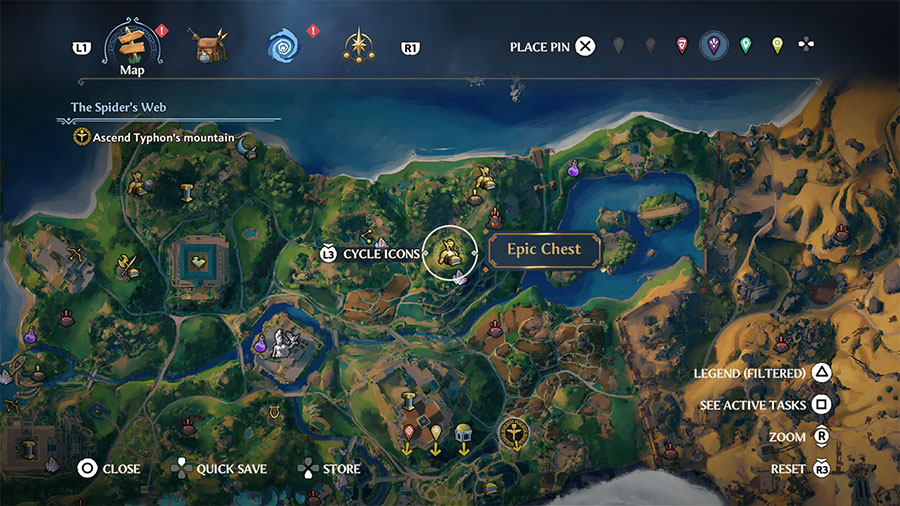900x506 pixels.
Task: Select the red pin marker
Action: (682, 46)
